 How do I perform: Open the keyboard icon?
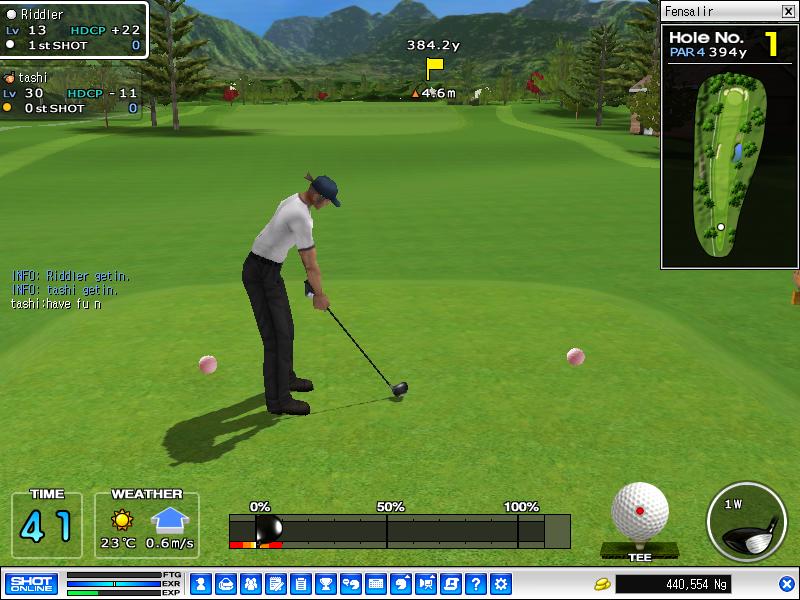click(376, 584)
